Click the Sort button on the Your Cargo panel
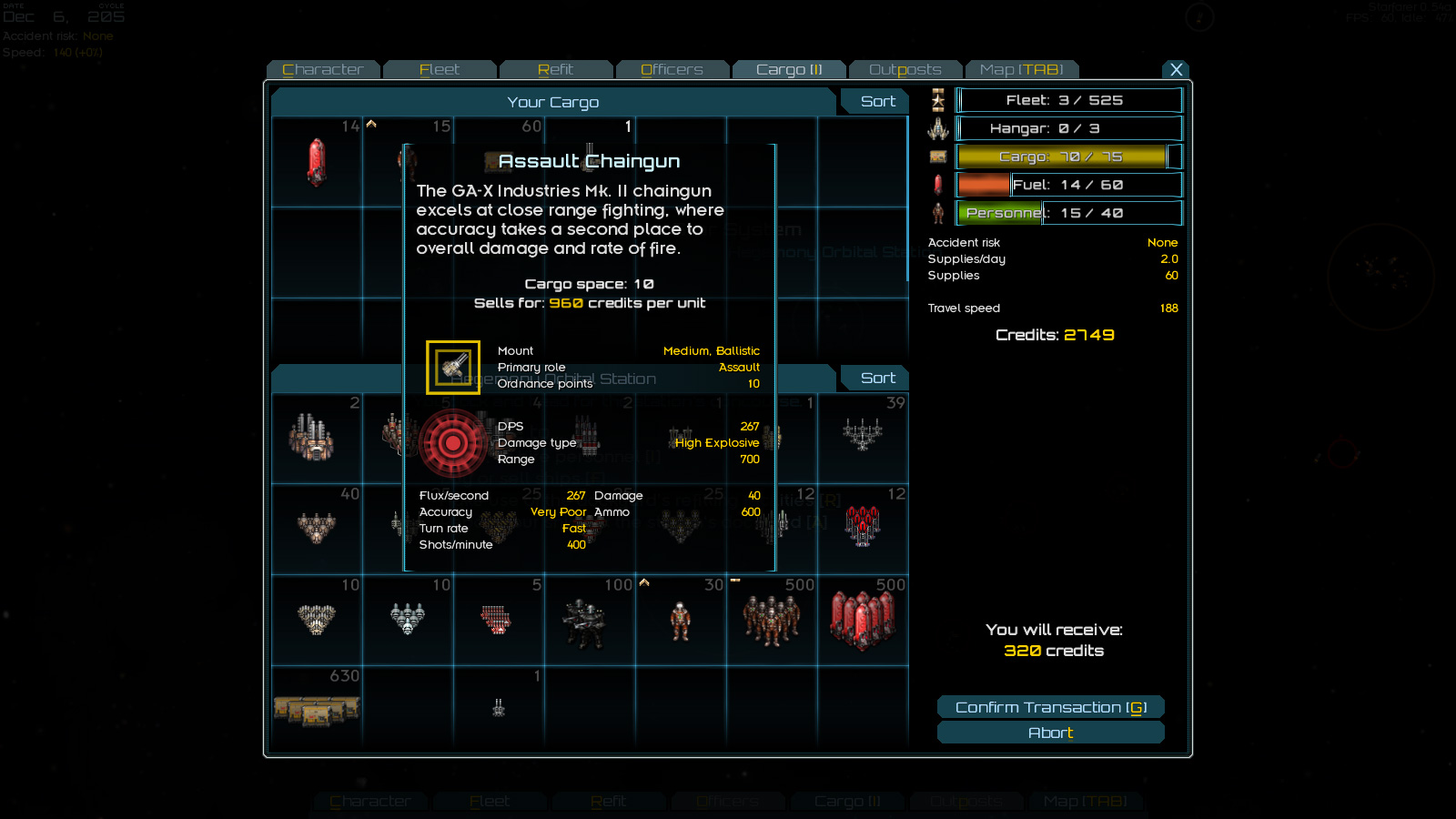 875,101
